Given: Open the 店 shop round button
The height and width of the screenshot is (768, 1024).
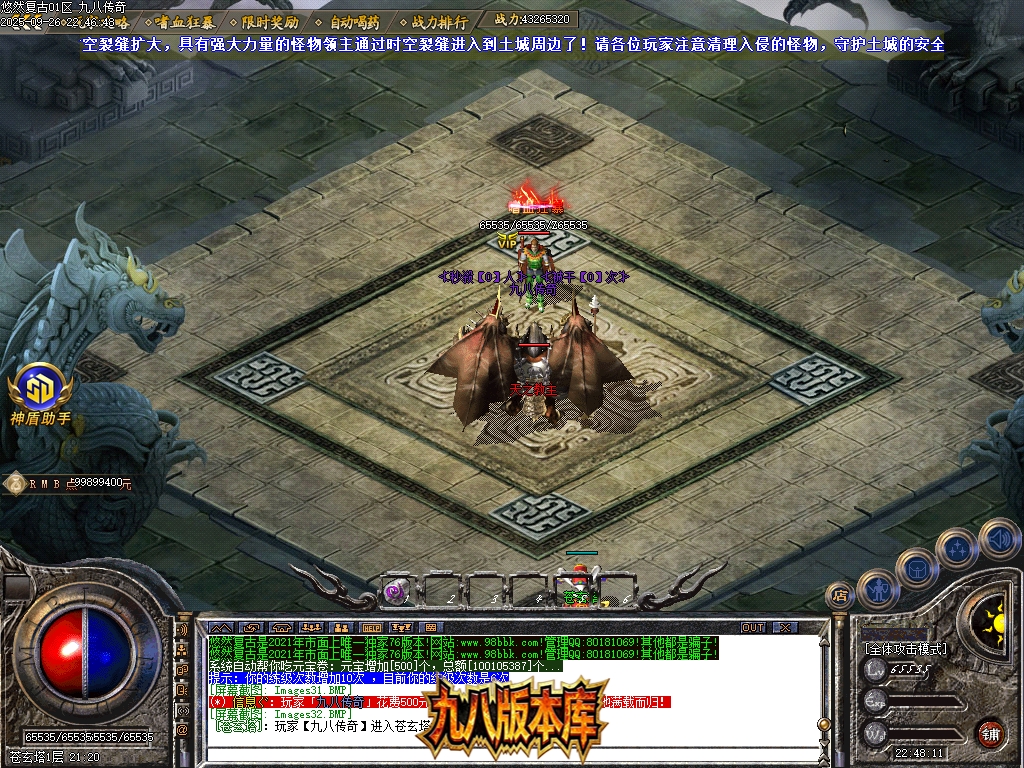Looking at the screenshot, I should pyautogui.click(x=840, y=596).
